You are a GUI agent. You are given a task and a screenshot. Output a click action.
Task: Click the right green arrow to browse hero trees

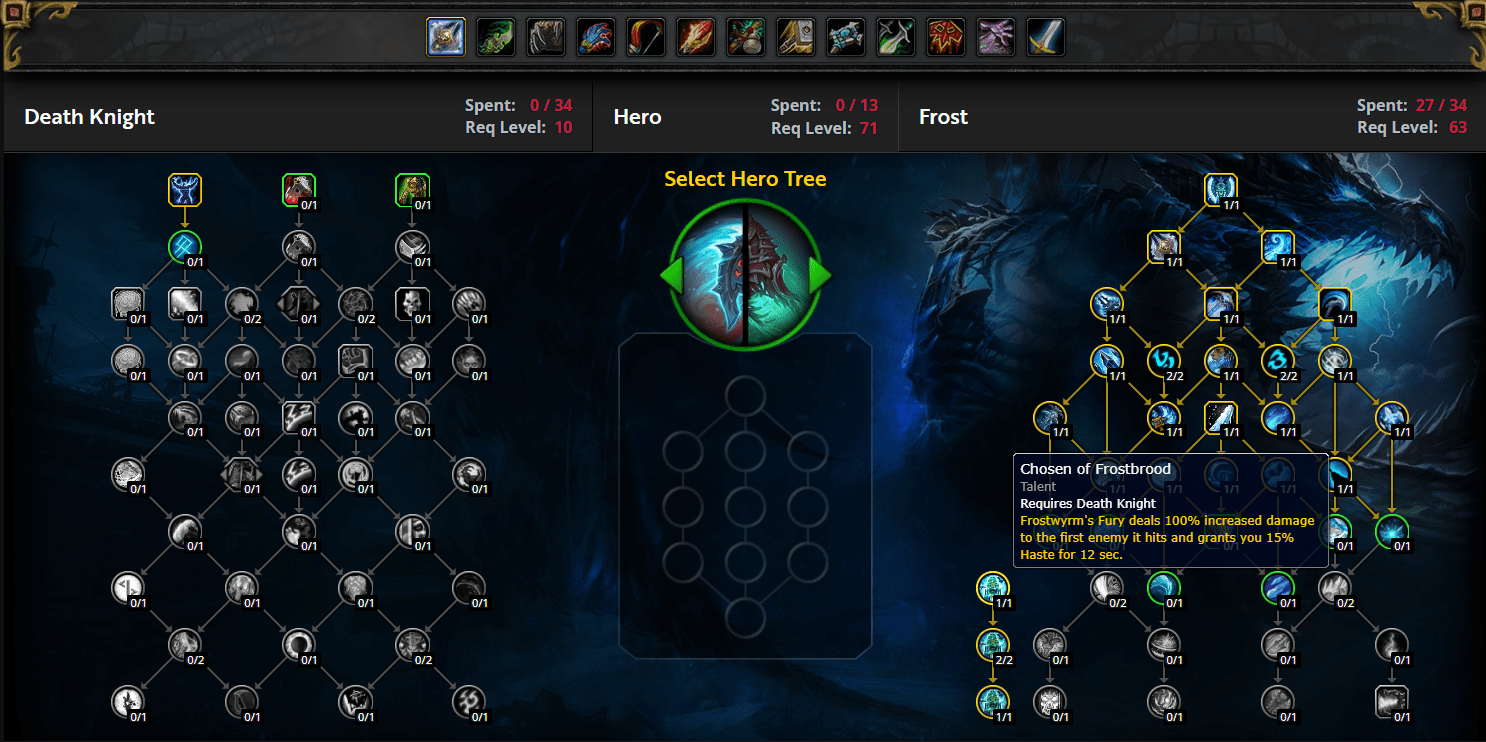(818, 276)
